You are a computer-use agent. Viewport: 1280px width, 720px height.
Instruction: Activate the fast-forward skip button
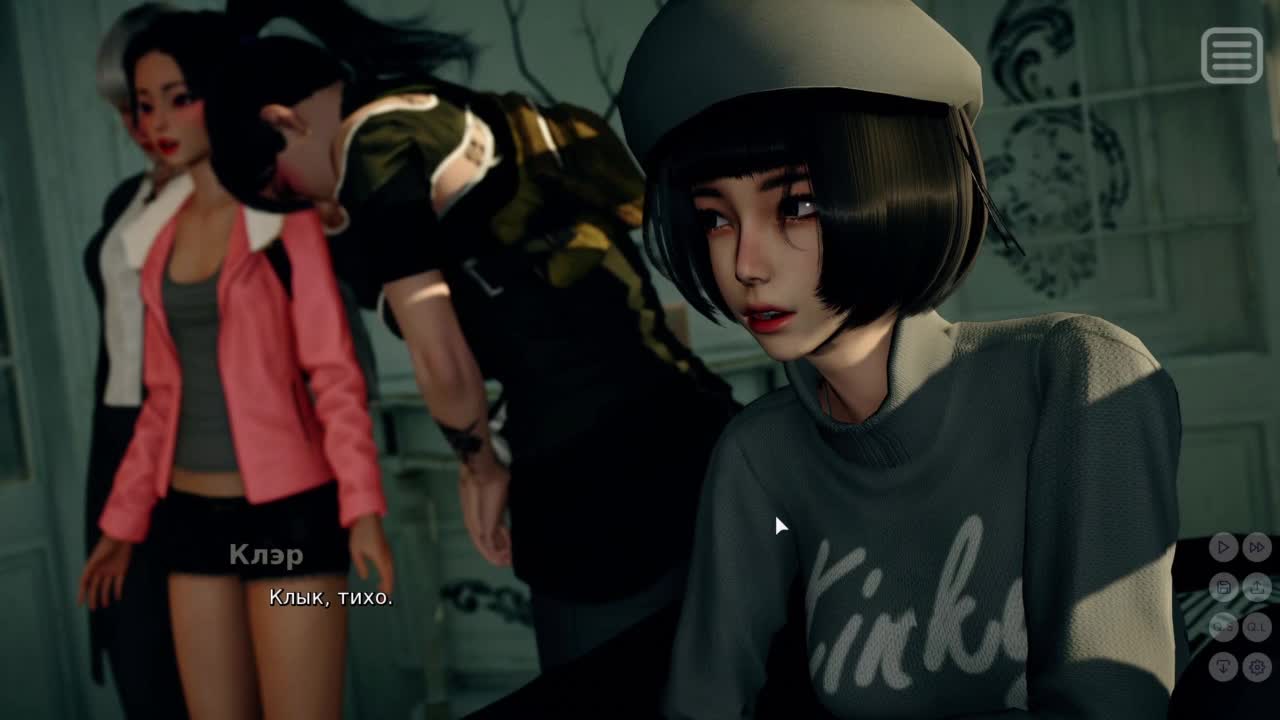tap(1257, 547)
